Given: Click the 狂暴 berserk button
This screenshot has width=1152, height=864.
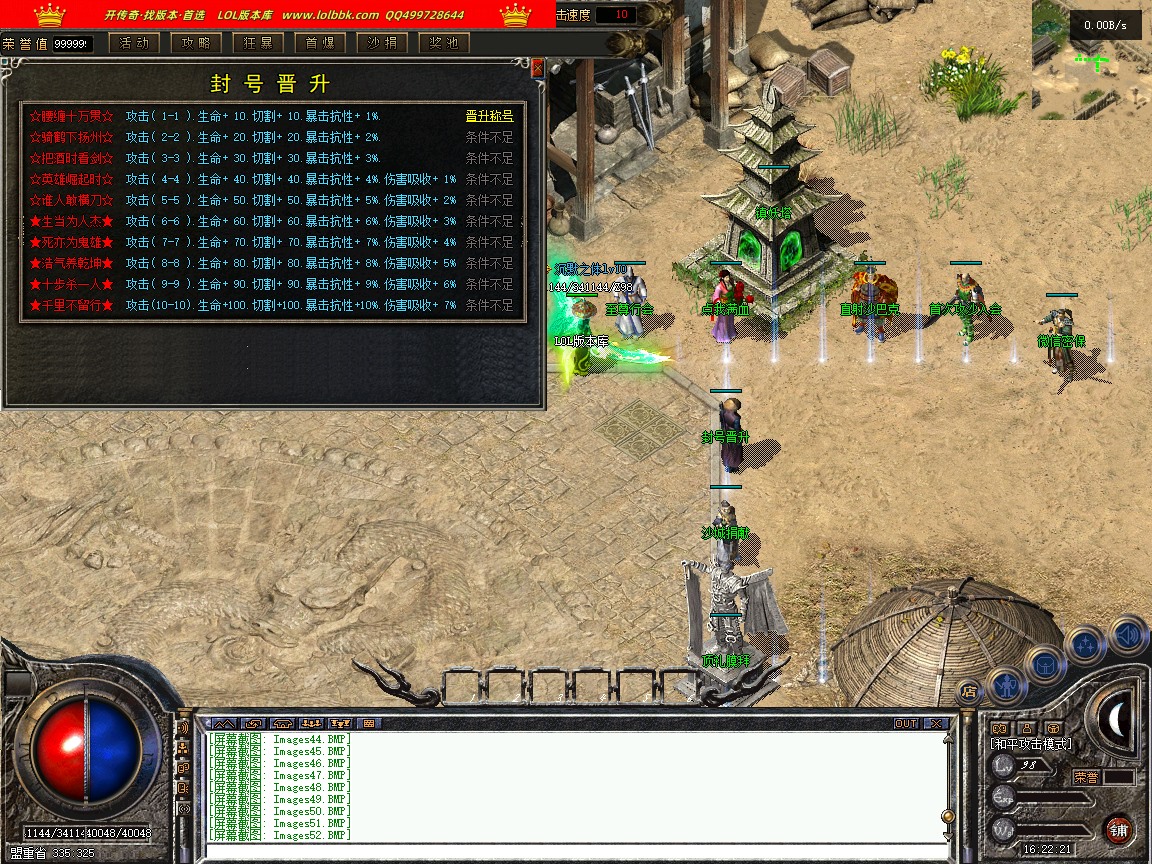Looking at the screenshot, I should pos(258,43).
